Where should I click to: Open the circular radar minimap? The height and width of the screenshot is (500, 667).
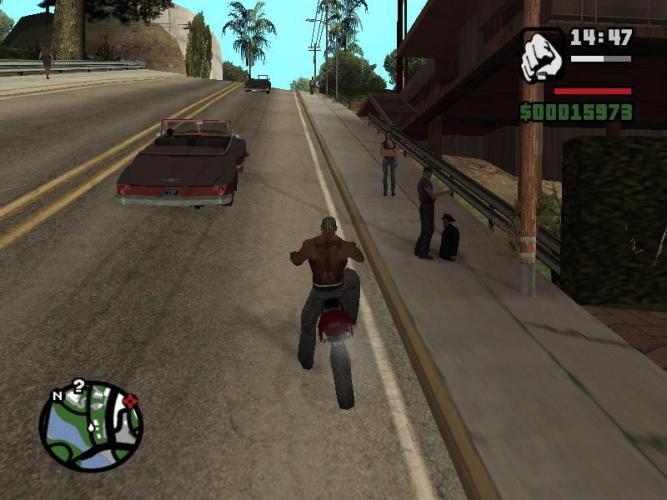pyautogui.click(x=91, y=427)
